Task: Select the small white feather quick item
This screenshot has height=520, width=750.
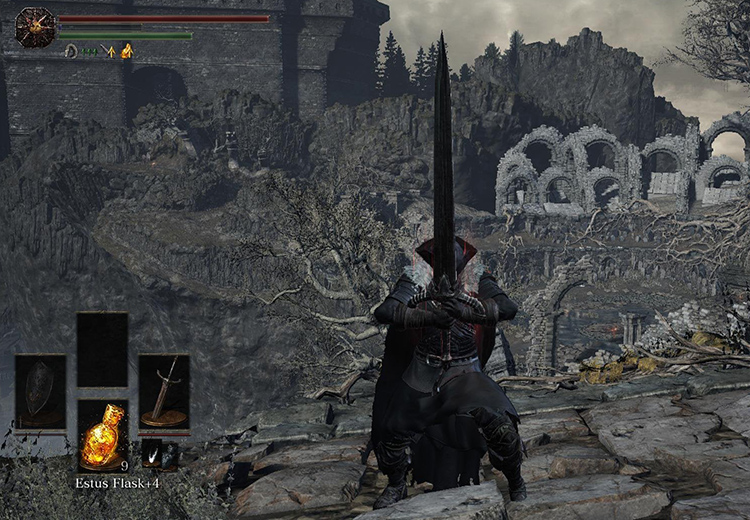Action: 152,455
